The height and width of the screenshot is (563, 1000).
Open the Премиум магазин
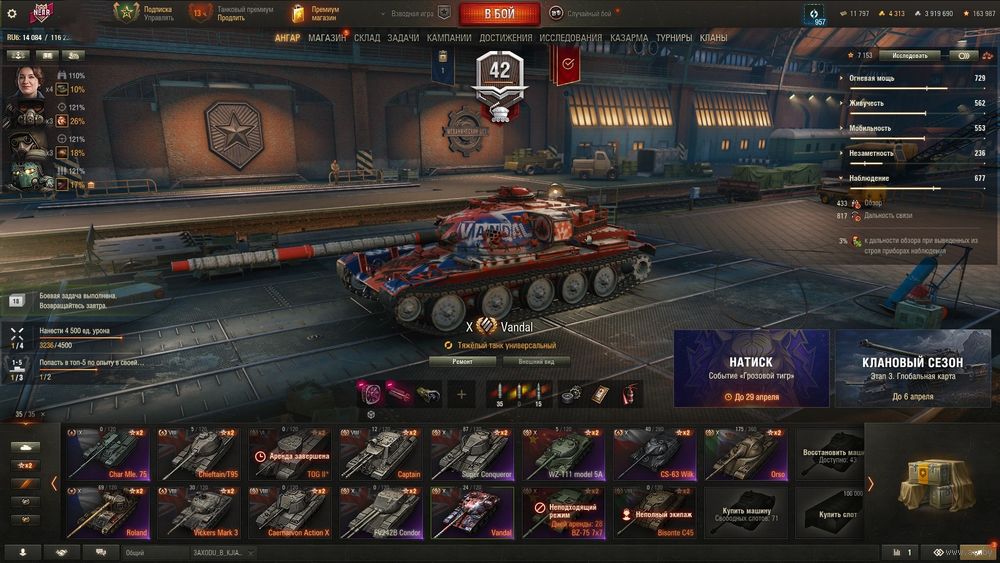click(317, 14)
